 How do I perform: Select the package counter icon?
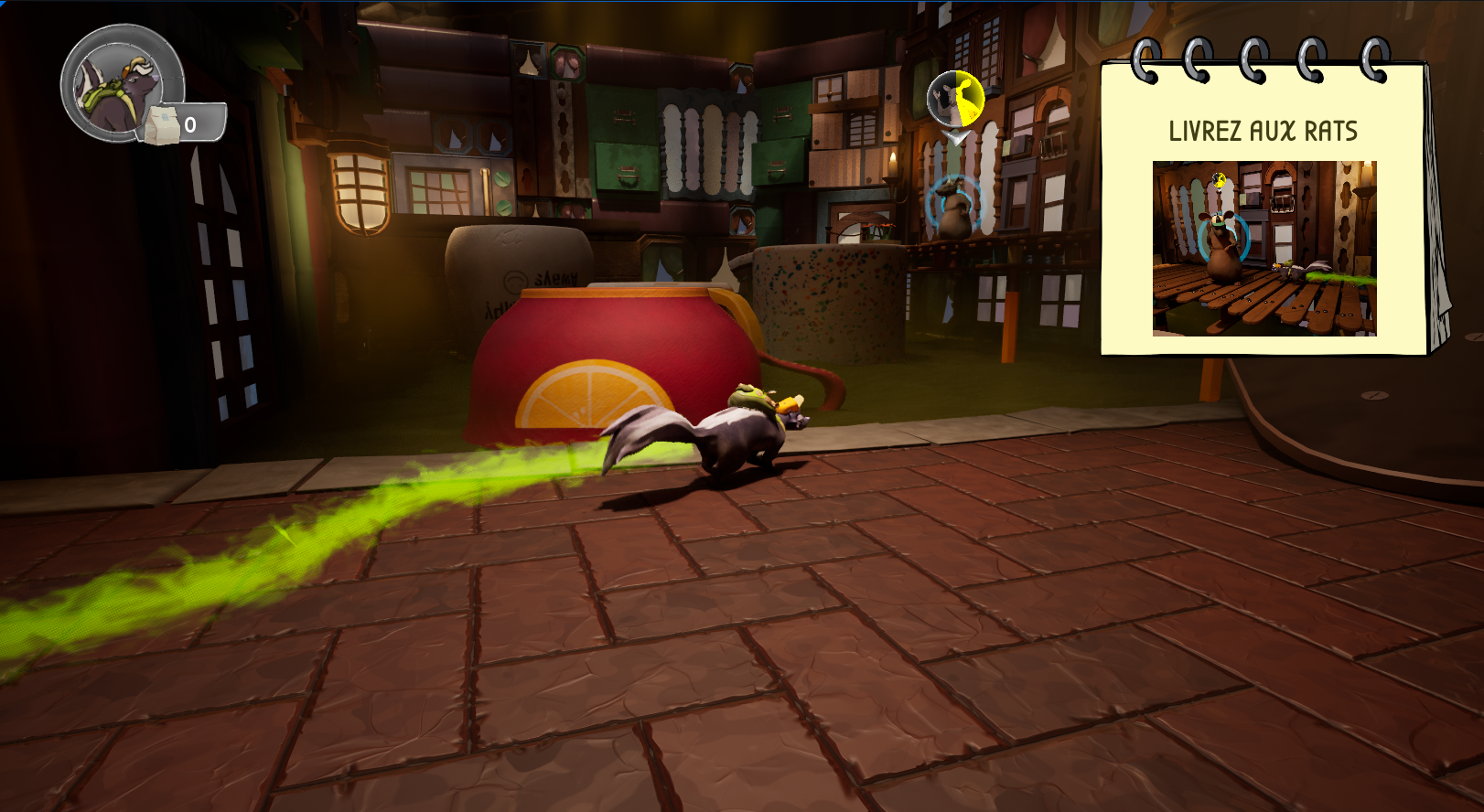(161, 125)
